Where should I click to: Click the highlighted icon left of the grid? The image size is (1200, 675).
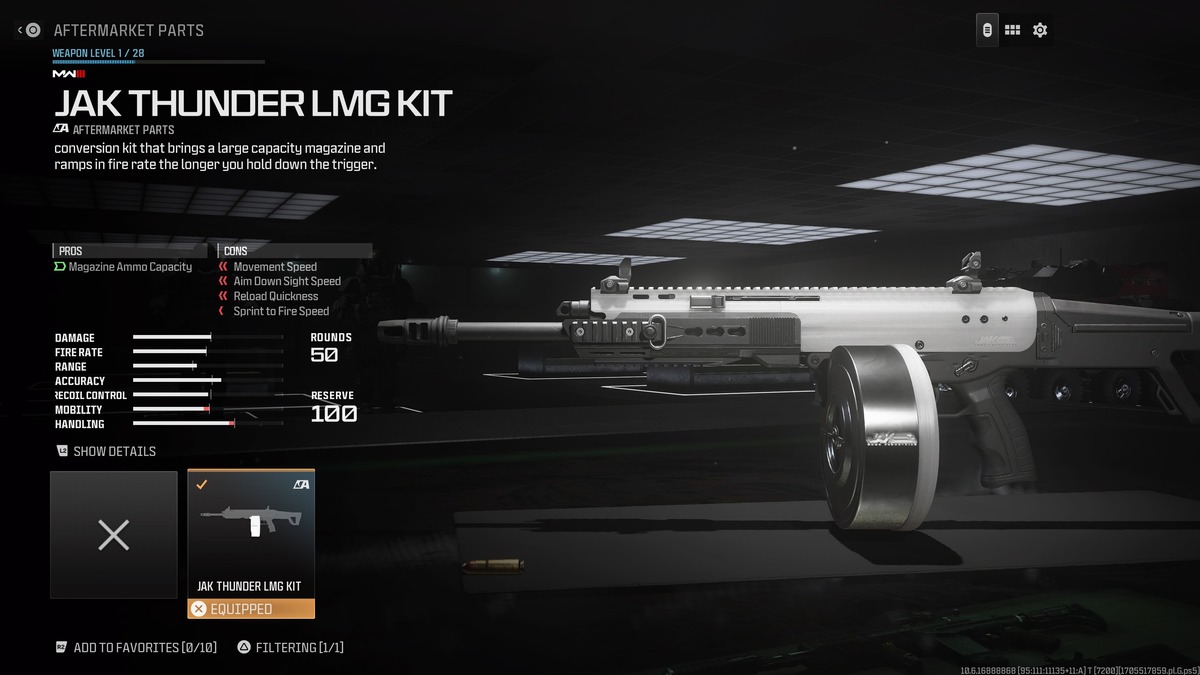[987, 30]
